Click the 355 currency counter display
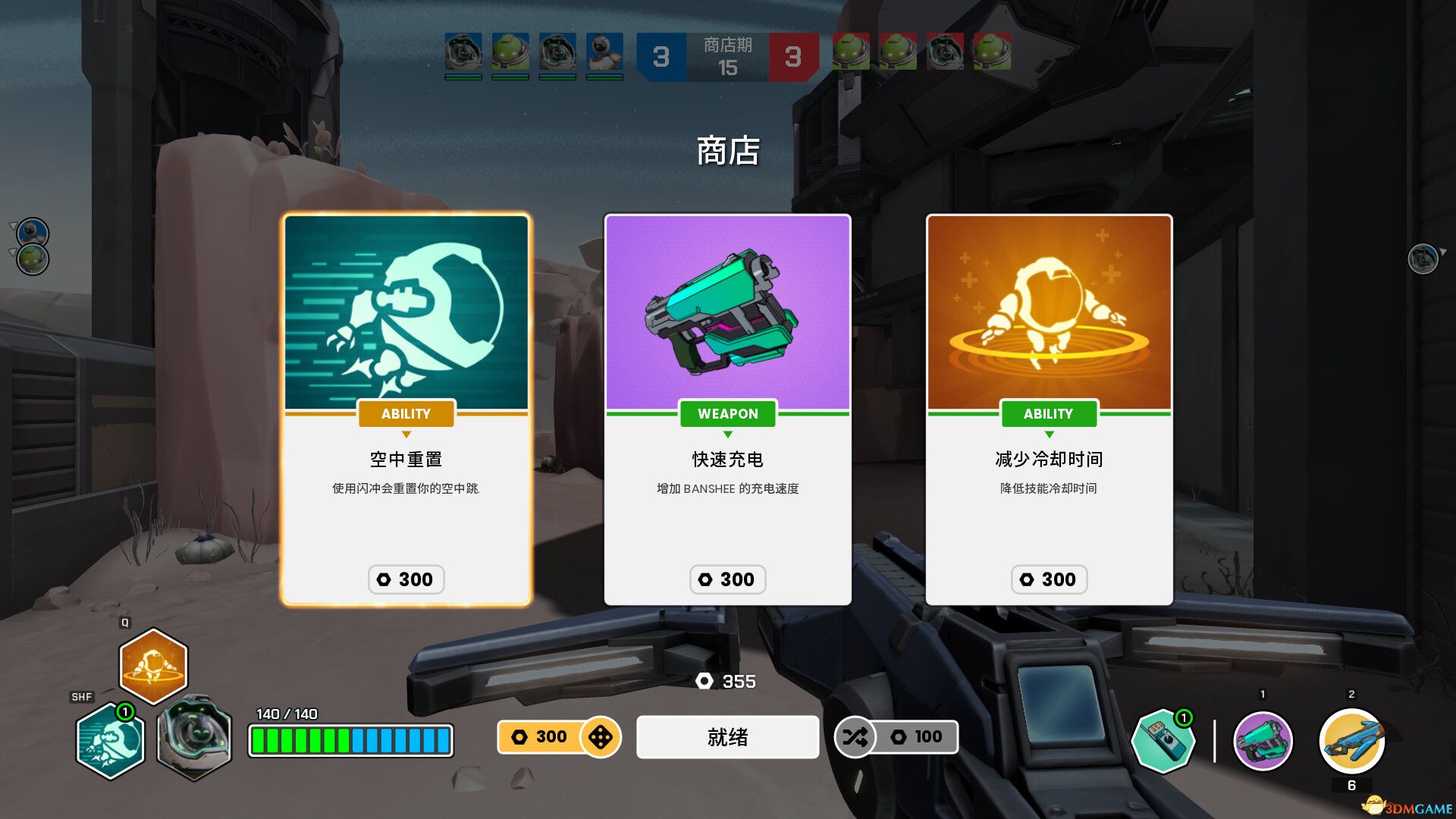The image size is (1456, 819). click(726, 682)
